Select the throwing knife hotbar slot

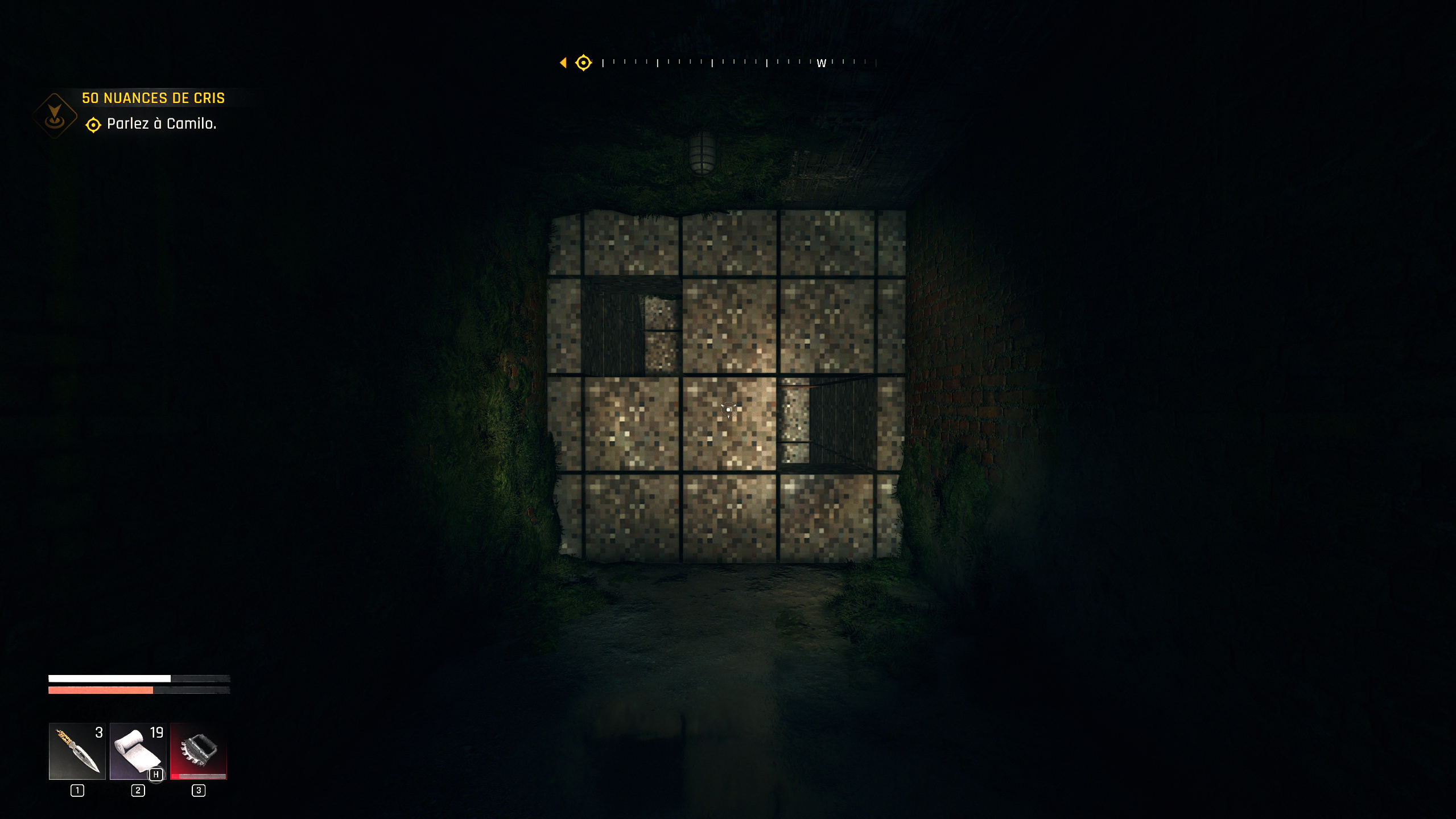[x=77, y=751]
